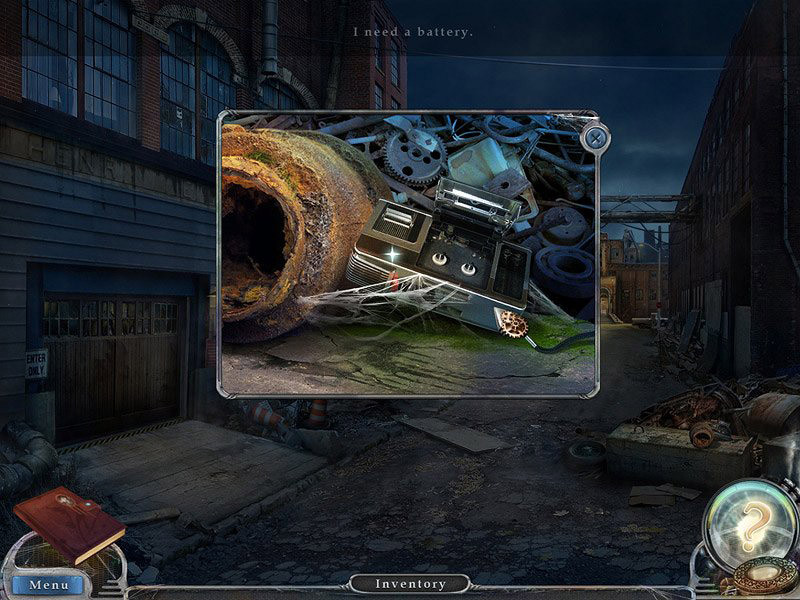This screenshot has height=600, width=800.
Task: Expand the Inventory bar
Action: coord(410,584)
